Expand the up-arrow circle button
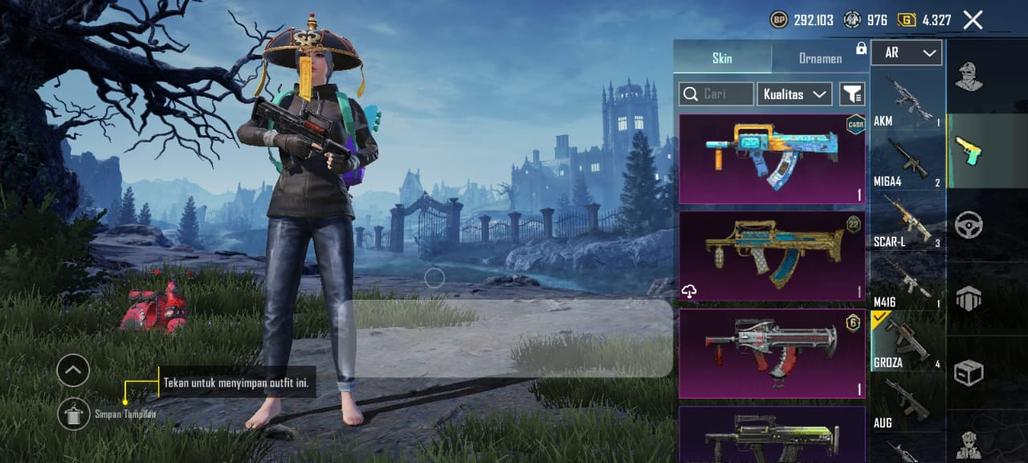The height and width of the screenshot is (463, 1028). [73, 370]
